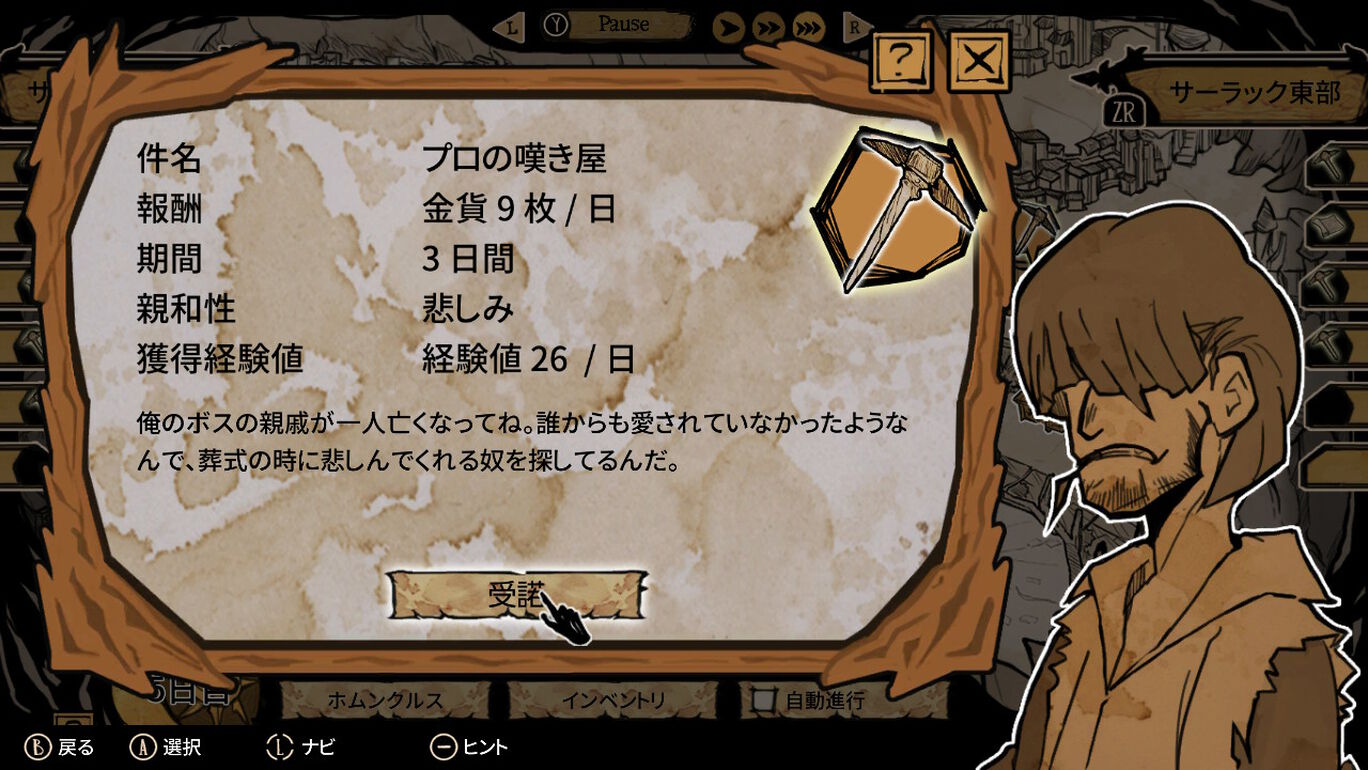Click the pickaxe quest emblem

902,206
